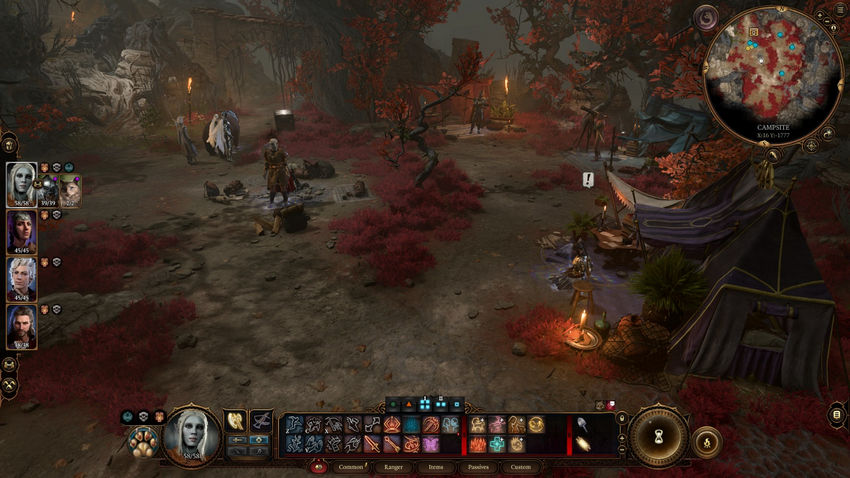Activate the paw print companion button
850x478 pixels.
coord(141,441)
